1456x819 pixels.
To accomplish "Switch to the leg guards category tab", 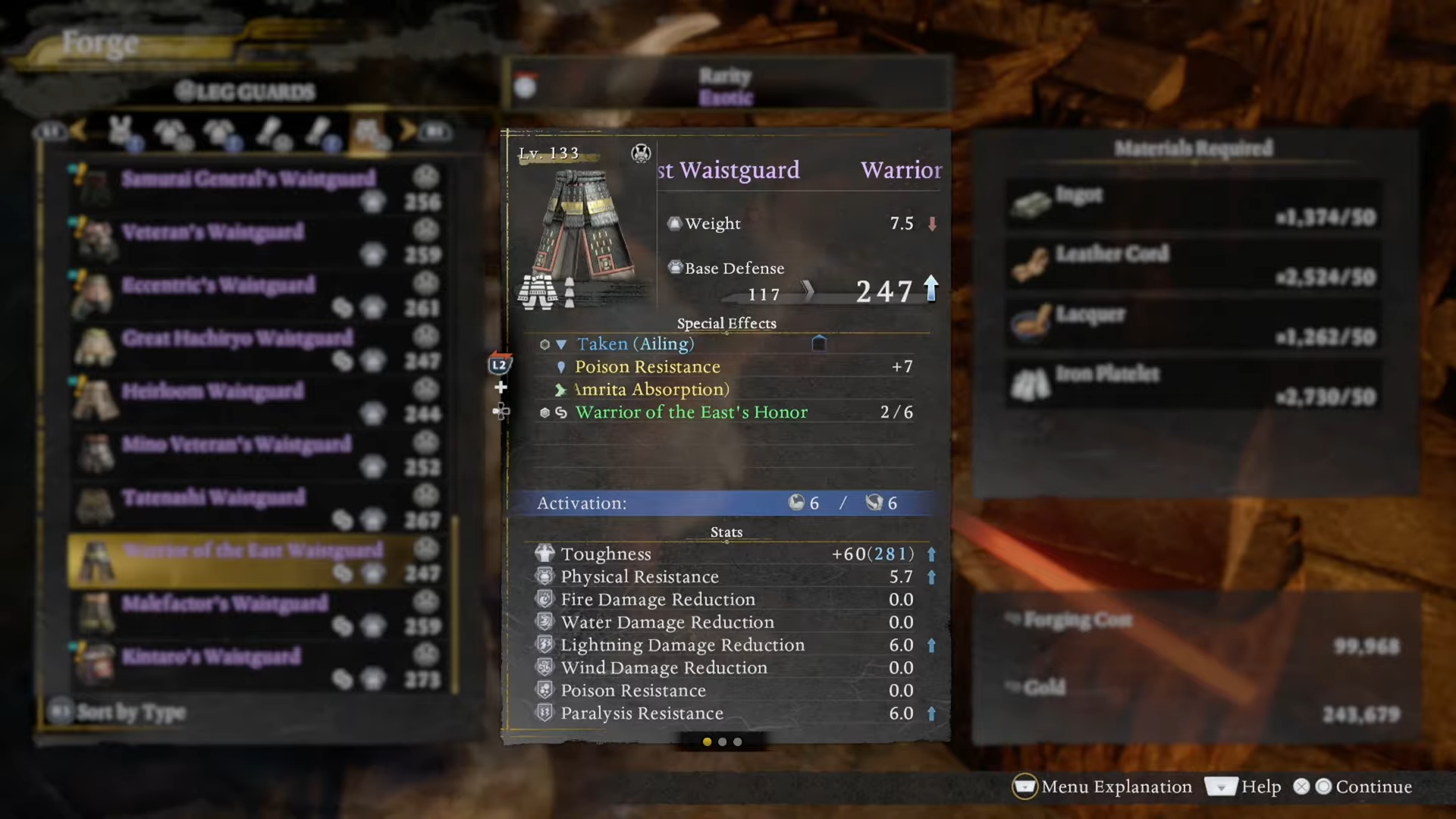I will tap(369, 133).
